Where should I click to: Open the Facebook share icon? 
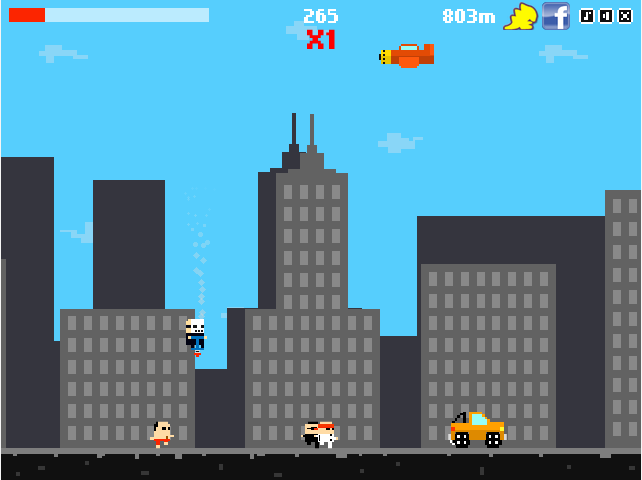click(556, 16)
